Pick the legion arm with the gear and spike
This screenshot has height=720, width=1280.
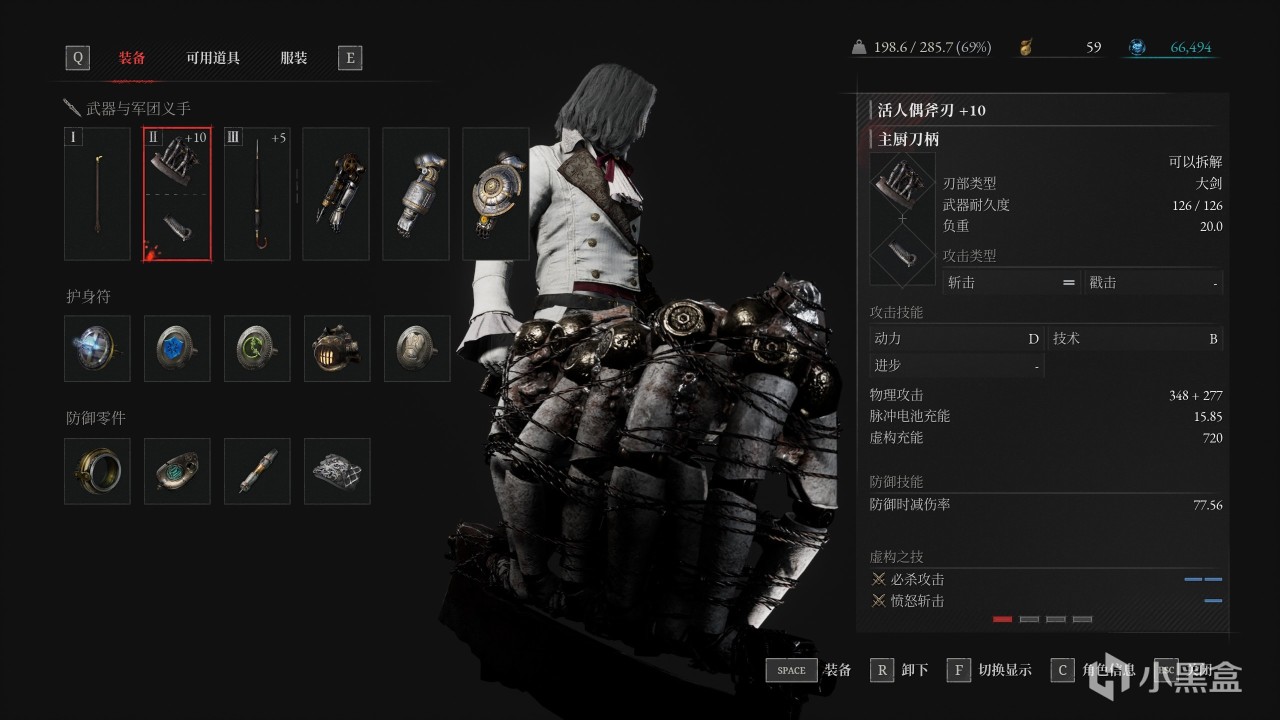tap(336, 194)
